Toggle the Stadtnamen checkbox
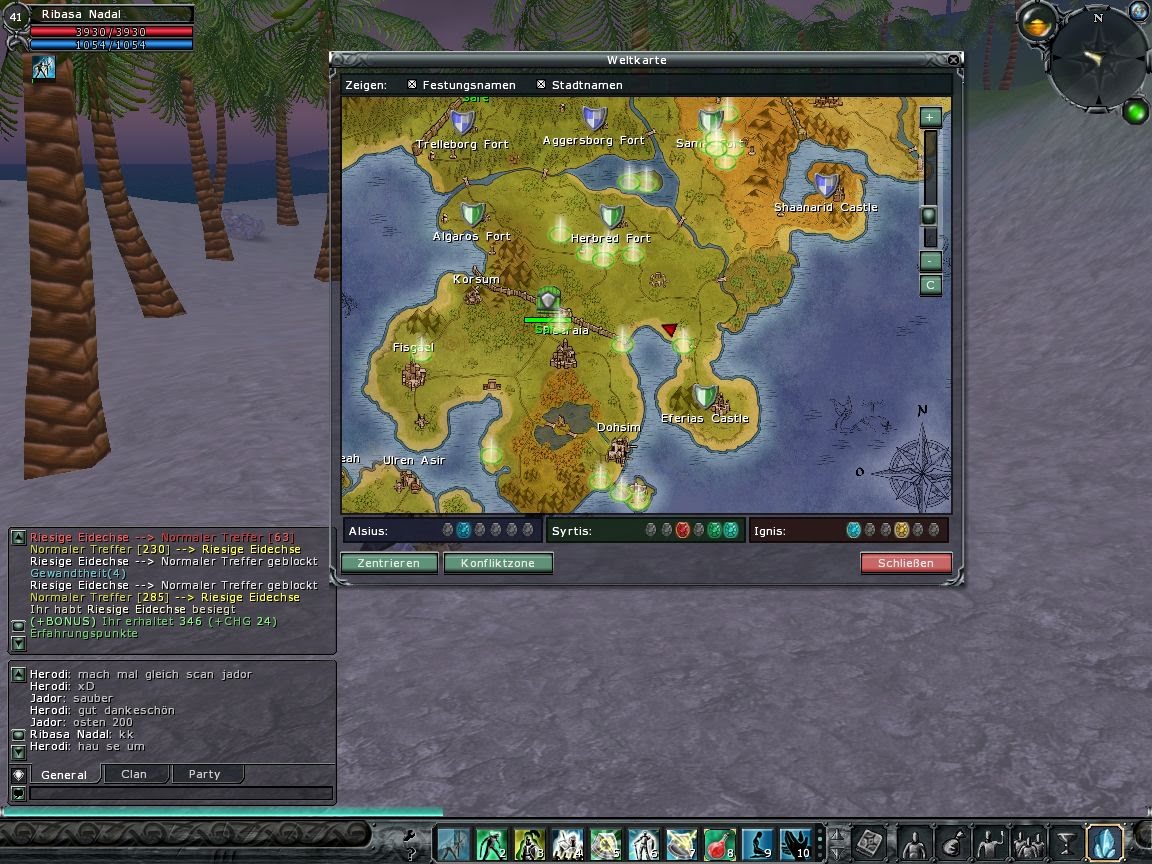Image resolution: width=1152 pixels, height=864 pixels. pyautogui.click(x=541, y=85)
